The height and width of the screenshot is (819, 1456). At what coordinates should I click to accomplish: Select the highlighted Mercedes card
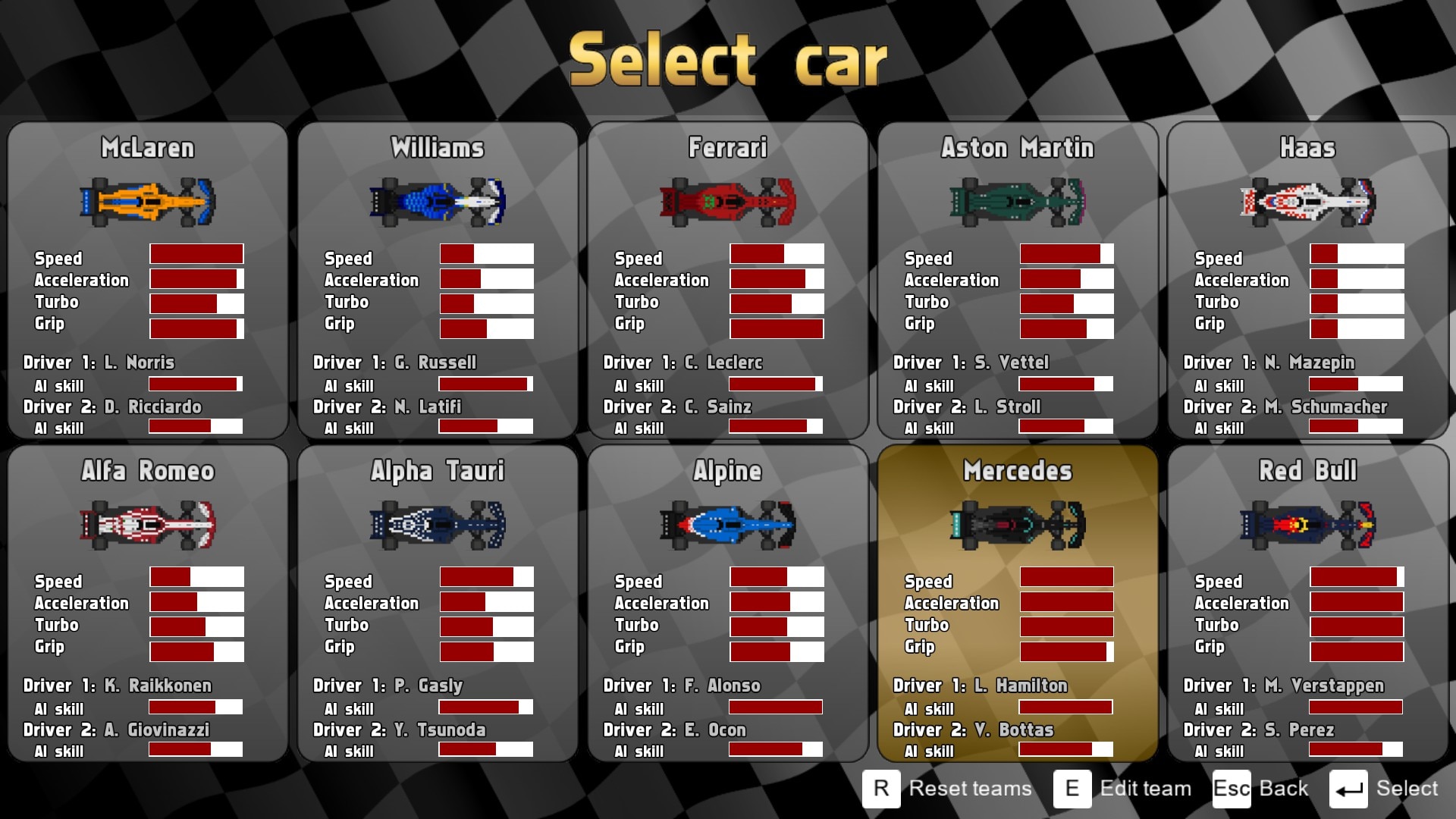(x=1018, y=604)
